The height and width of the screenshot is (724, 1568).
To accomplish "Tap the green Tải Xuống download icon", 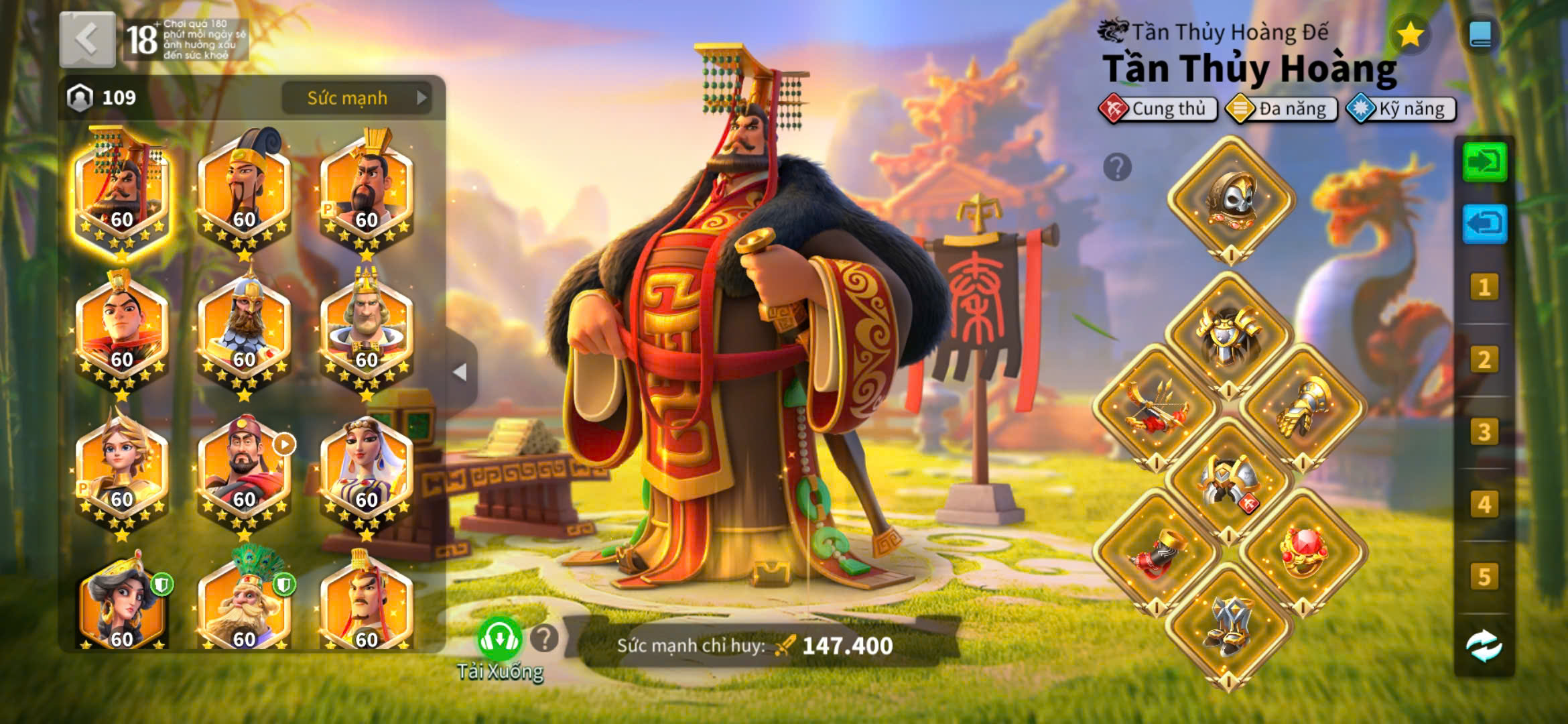I will click(499, 639).
